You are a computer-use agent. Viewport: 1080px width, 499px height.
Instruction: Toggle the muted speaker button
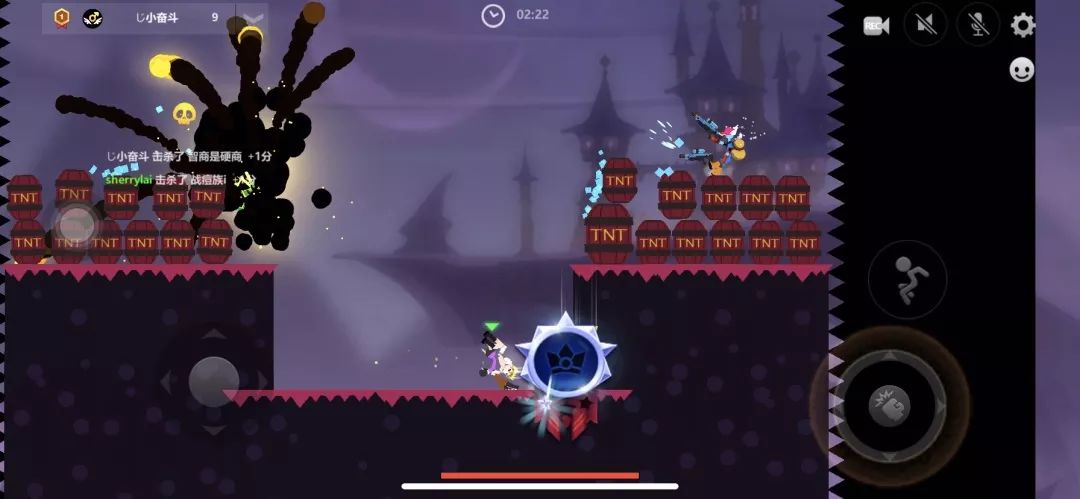[925, 25]
